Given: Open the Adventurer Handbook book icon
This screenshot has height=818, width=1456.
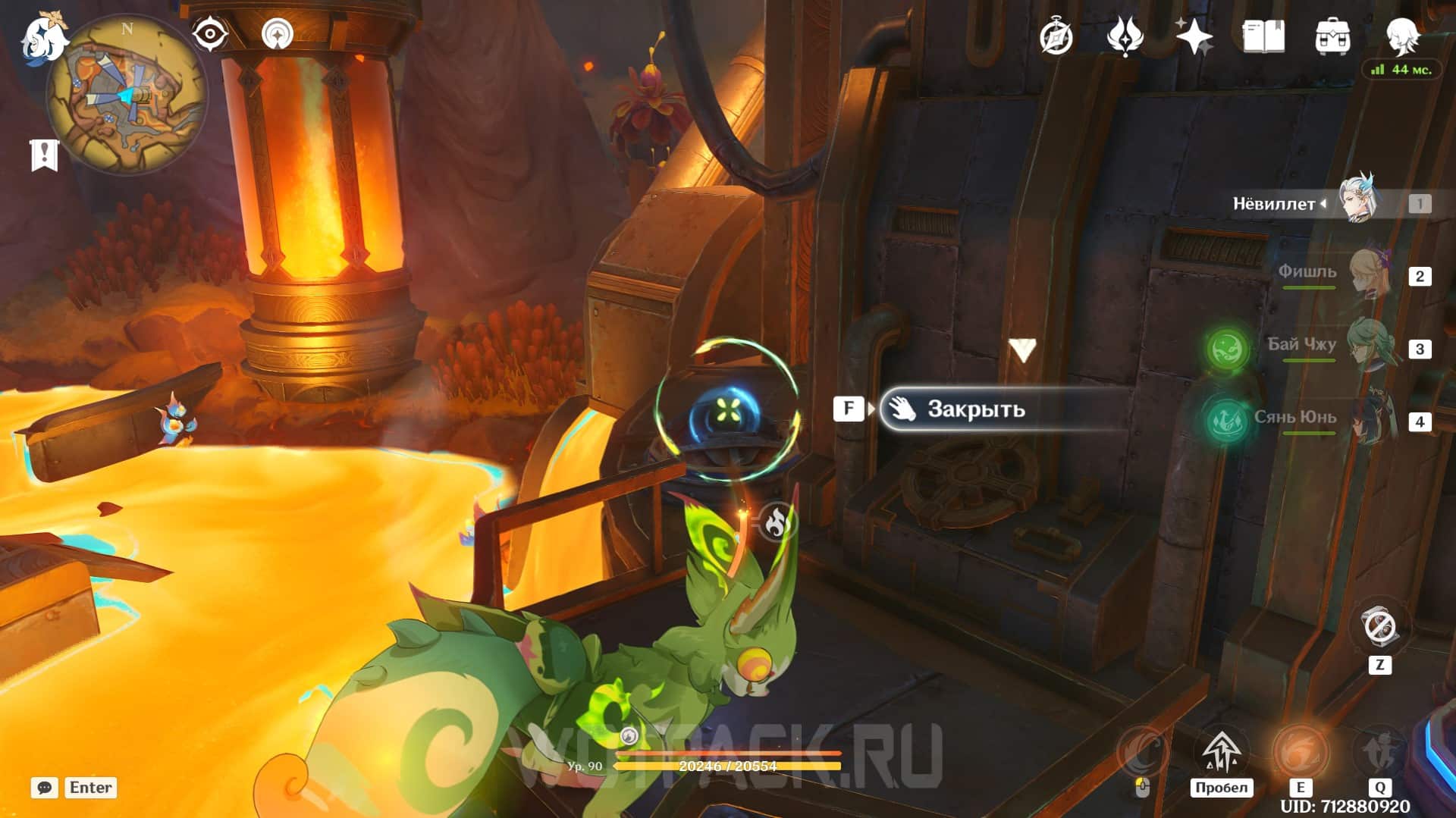Looking at the screenshot, I should 1263,36.
